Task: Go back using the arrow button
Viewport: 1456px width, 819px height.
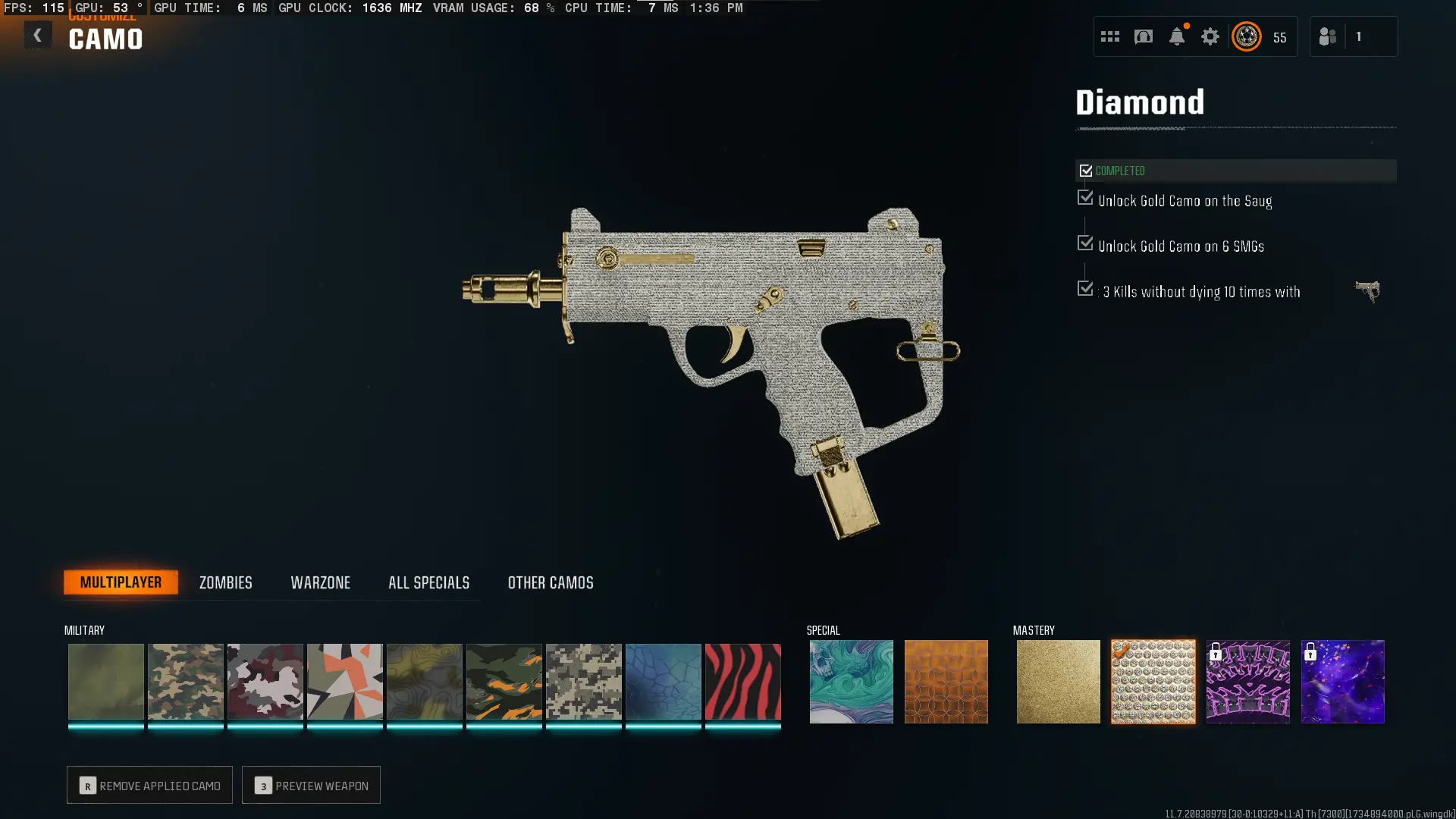Action: [37, 35]
